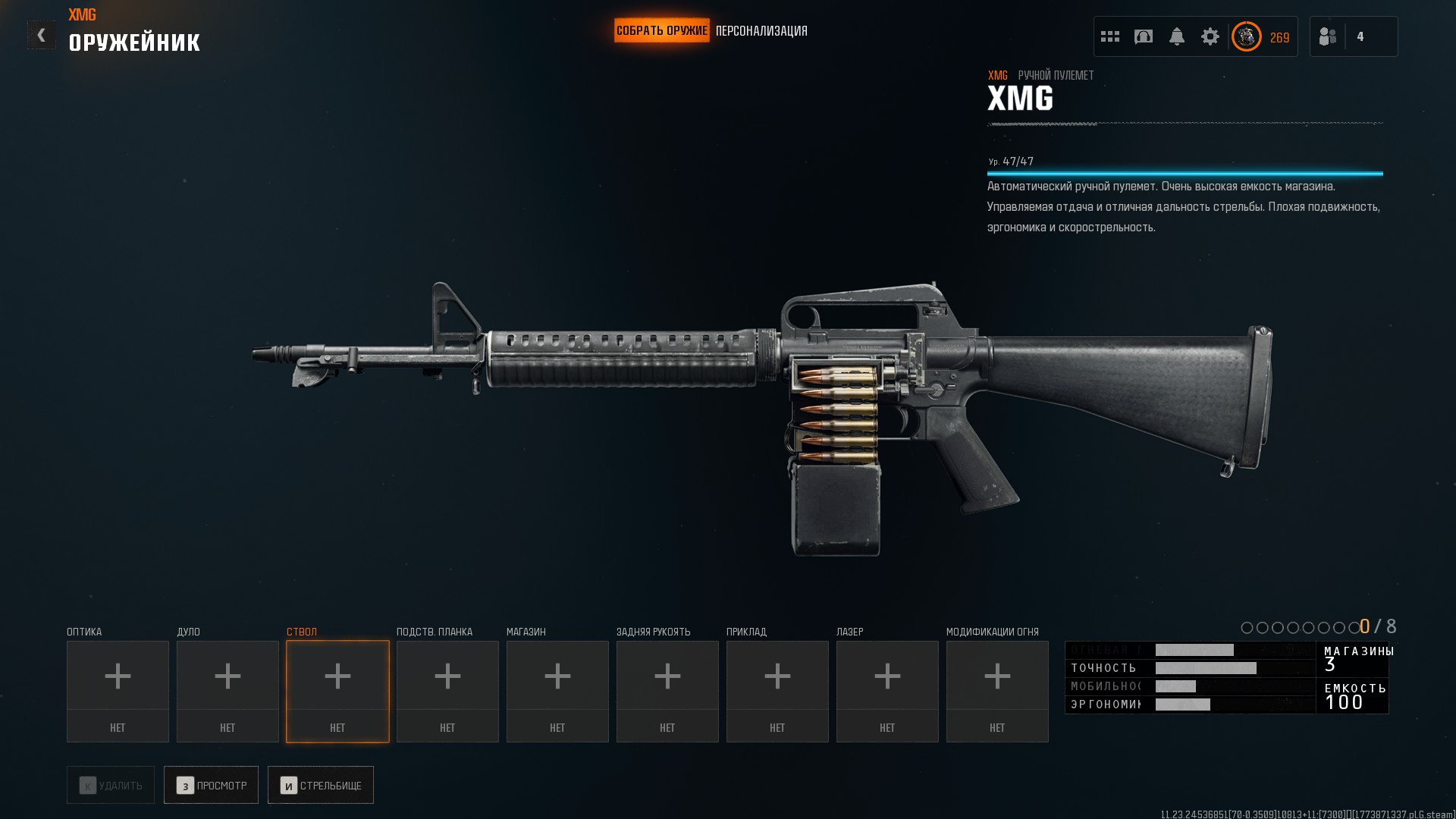Enter the Стрельбище firing range

[320, 785]
